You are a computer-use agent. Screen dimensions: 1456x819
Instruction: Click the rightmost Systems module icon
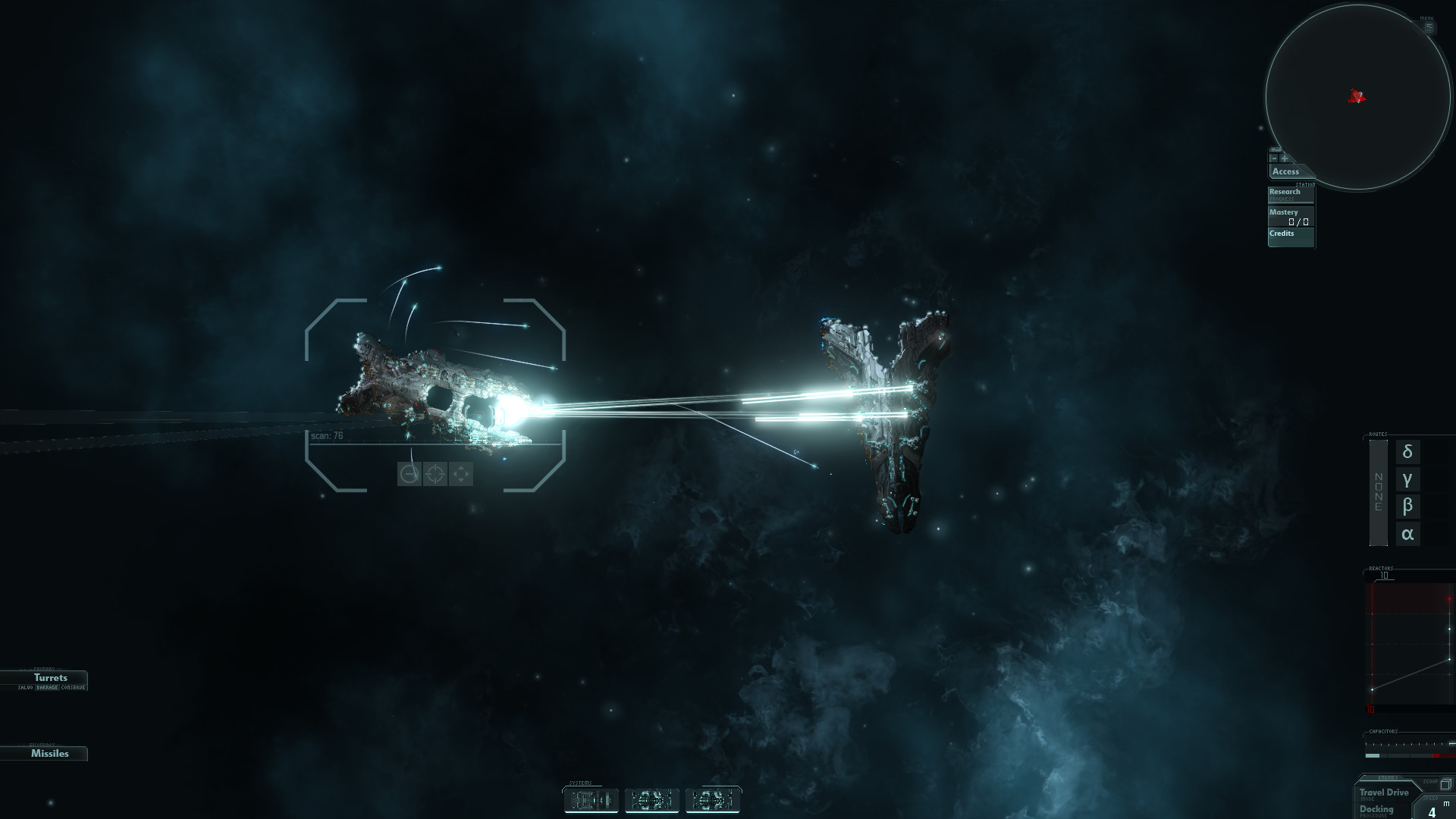point(713,801)
